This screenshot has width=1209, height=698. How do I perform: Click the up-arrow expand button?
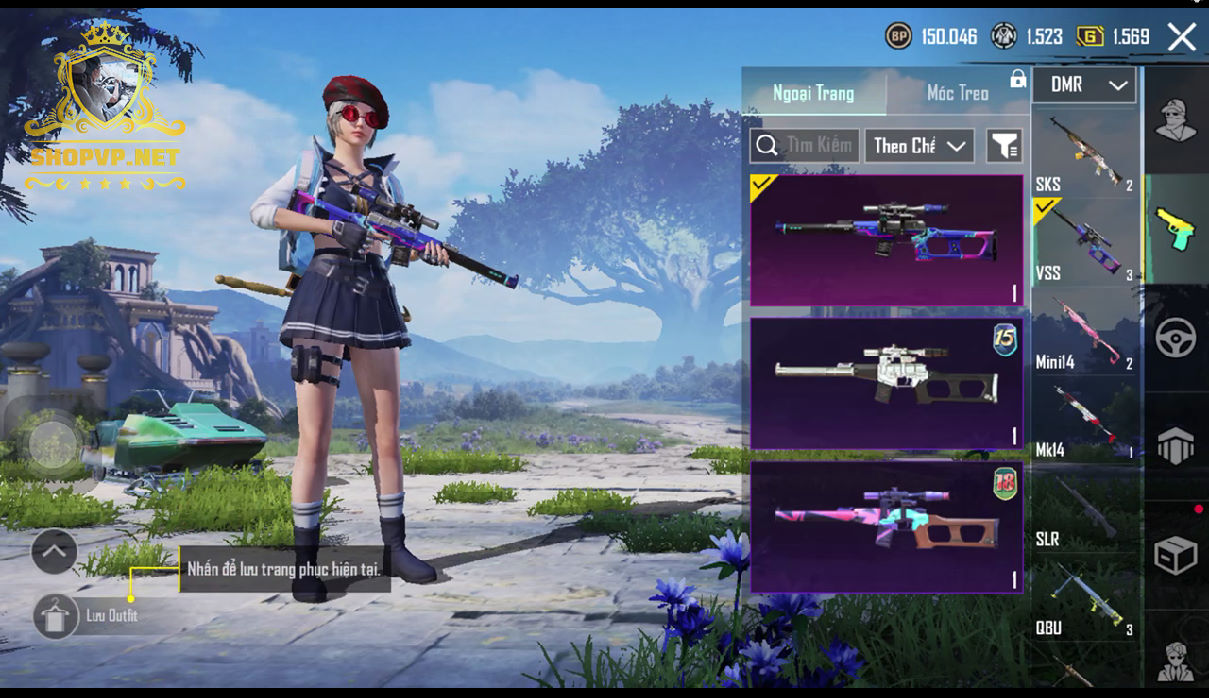[54, 551]
